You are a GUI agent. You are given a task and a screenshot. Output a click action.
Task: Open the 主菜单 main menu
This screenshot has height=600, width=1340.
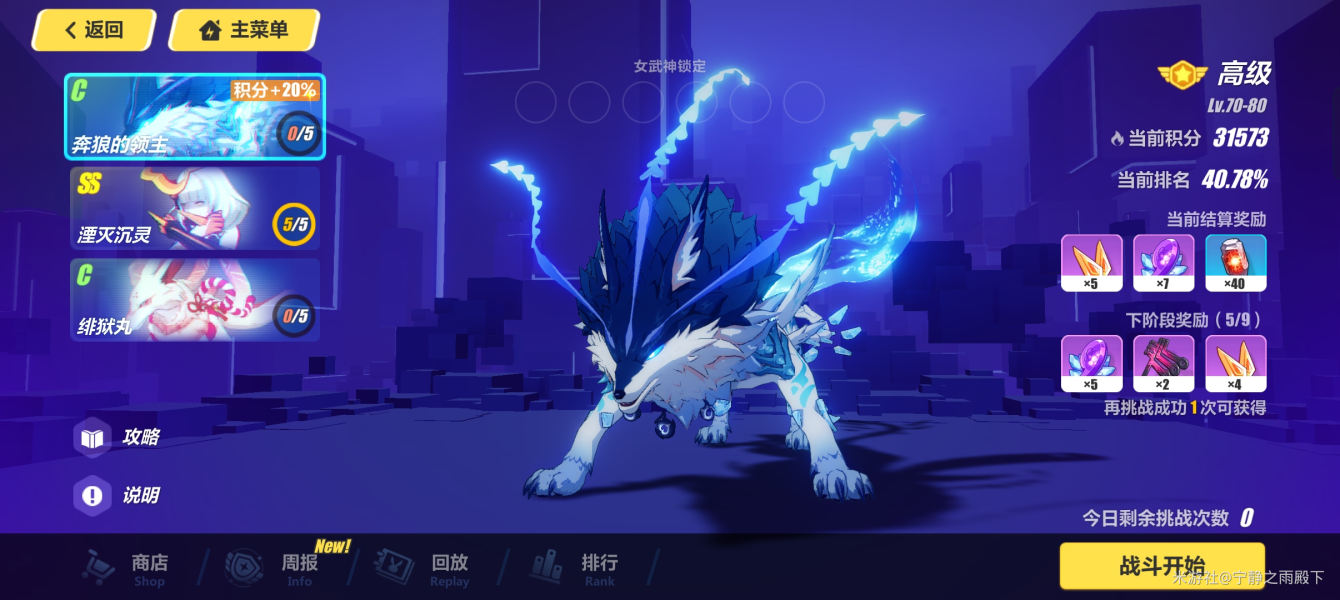pyautogui.click(x=245, y=30)
